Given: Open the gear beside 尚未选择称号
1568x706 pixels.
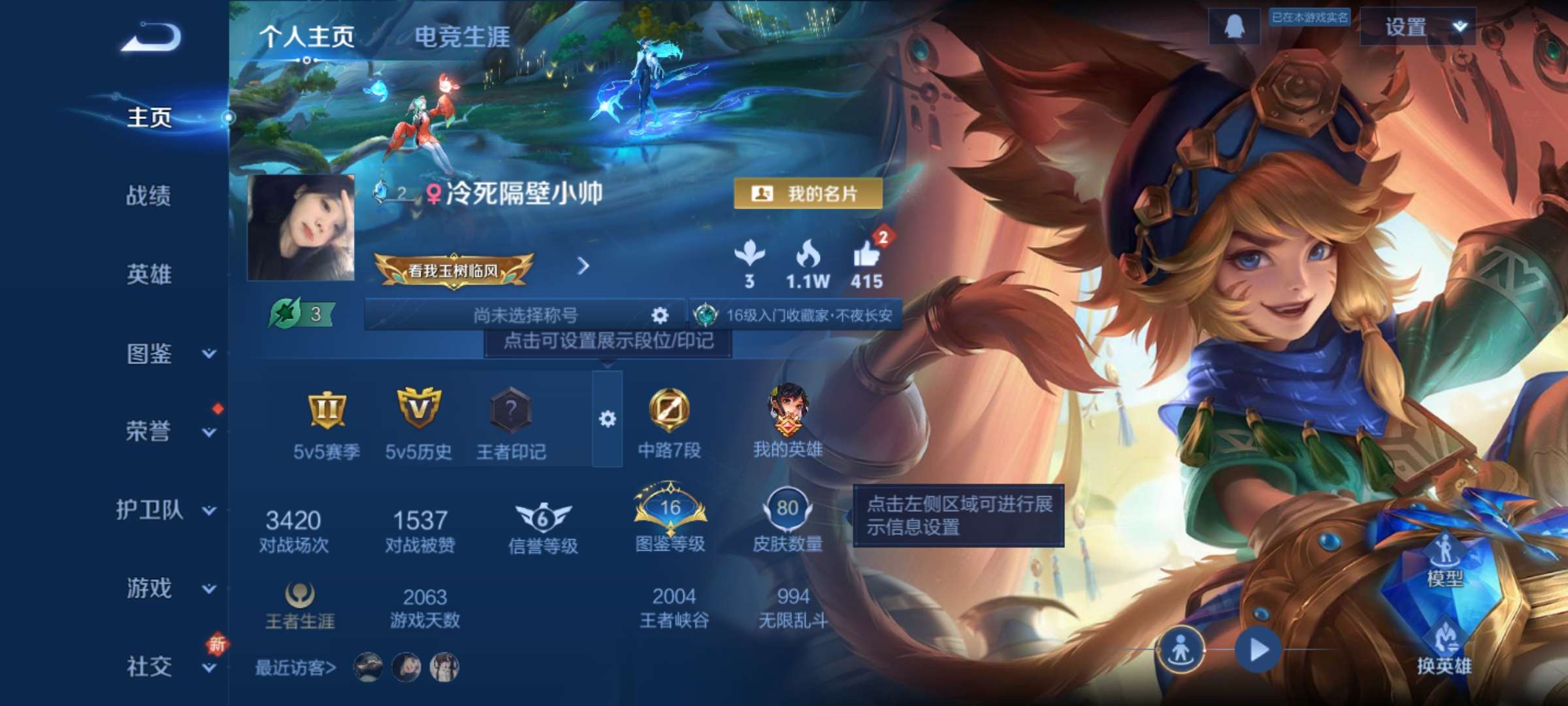Looking at the screenshot, I should [659, 314].
